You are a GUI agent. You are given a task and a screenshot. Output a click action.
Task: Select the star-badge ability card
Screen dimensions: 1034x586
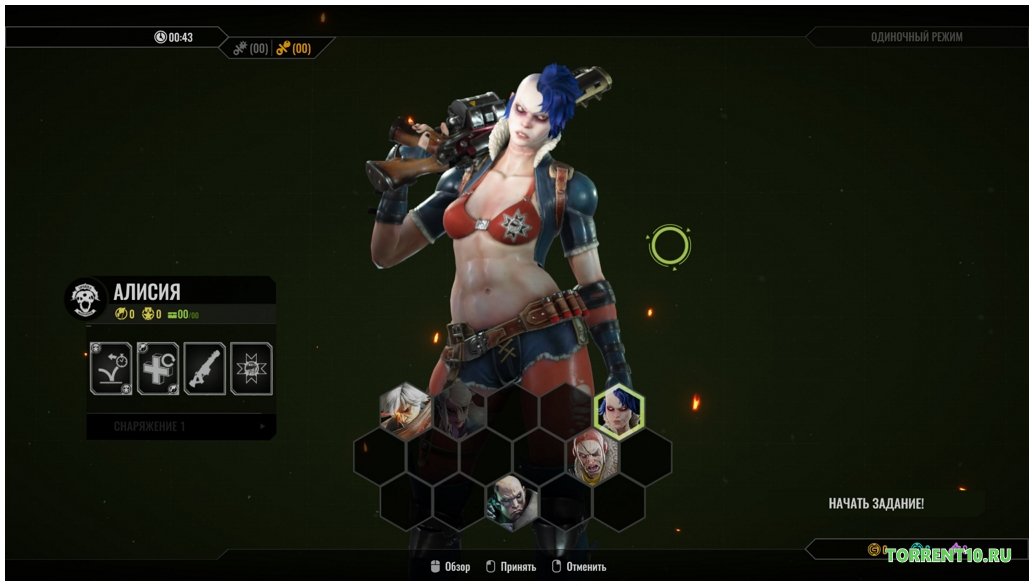pos(251,369)
